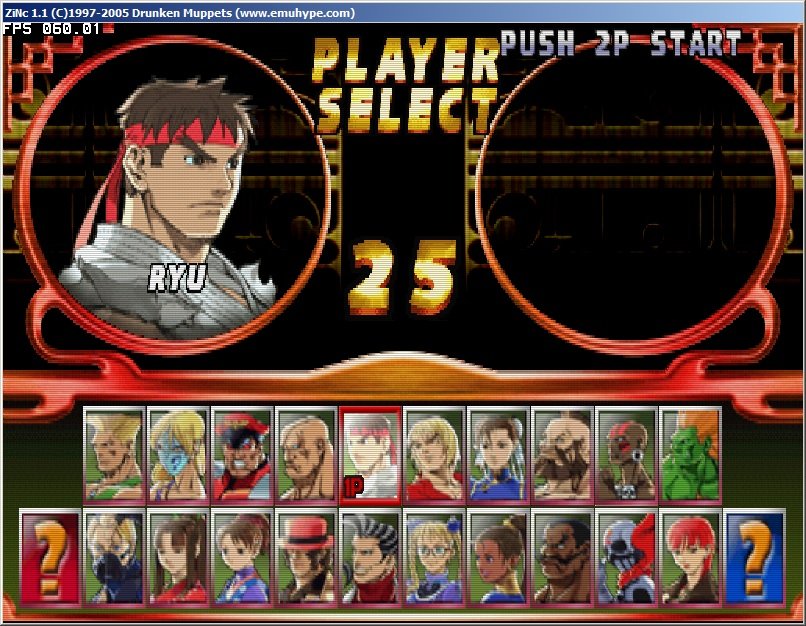
Task: Pick blonde Ken in red gi
Action: (434, 453)
